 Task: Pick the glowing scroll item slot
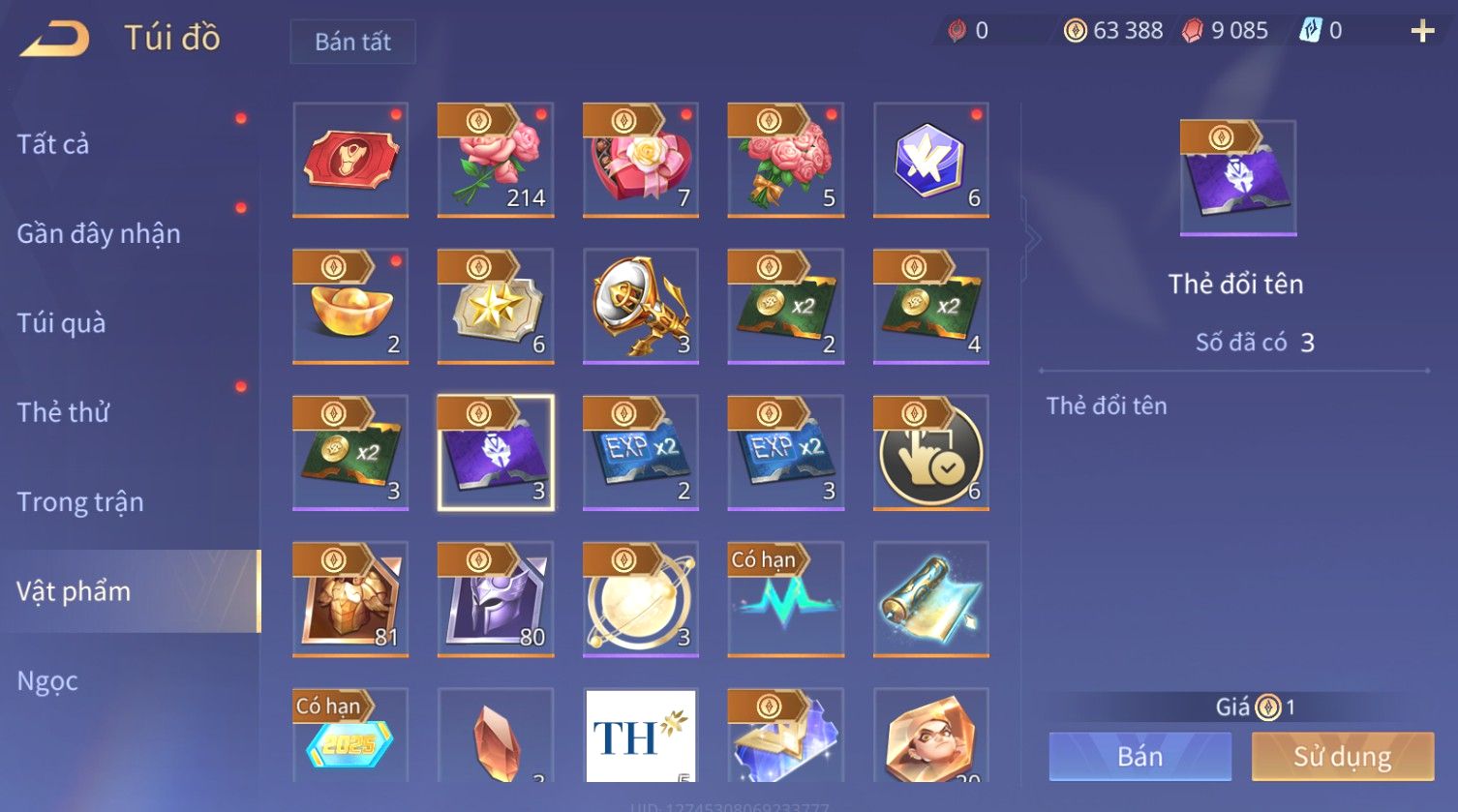pyautogui.click(x=931, y=598)
